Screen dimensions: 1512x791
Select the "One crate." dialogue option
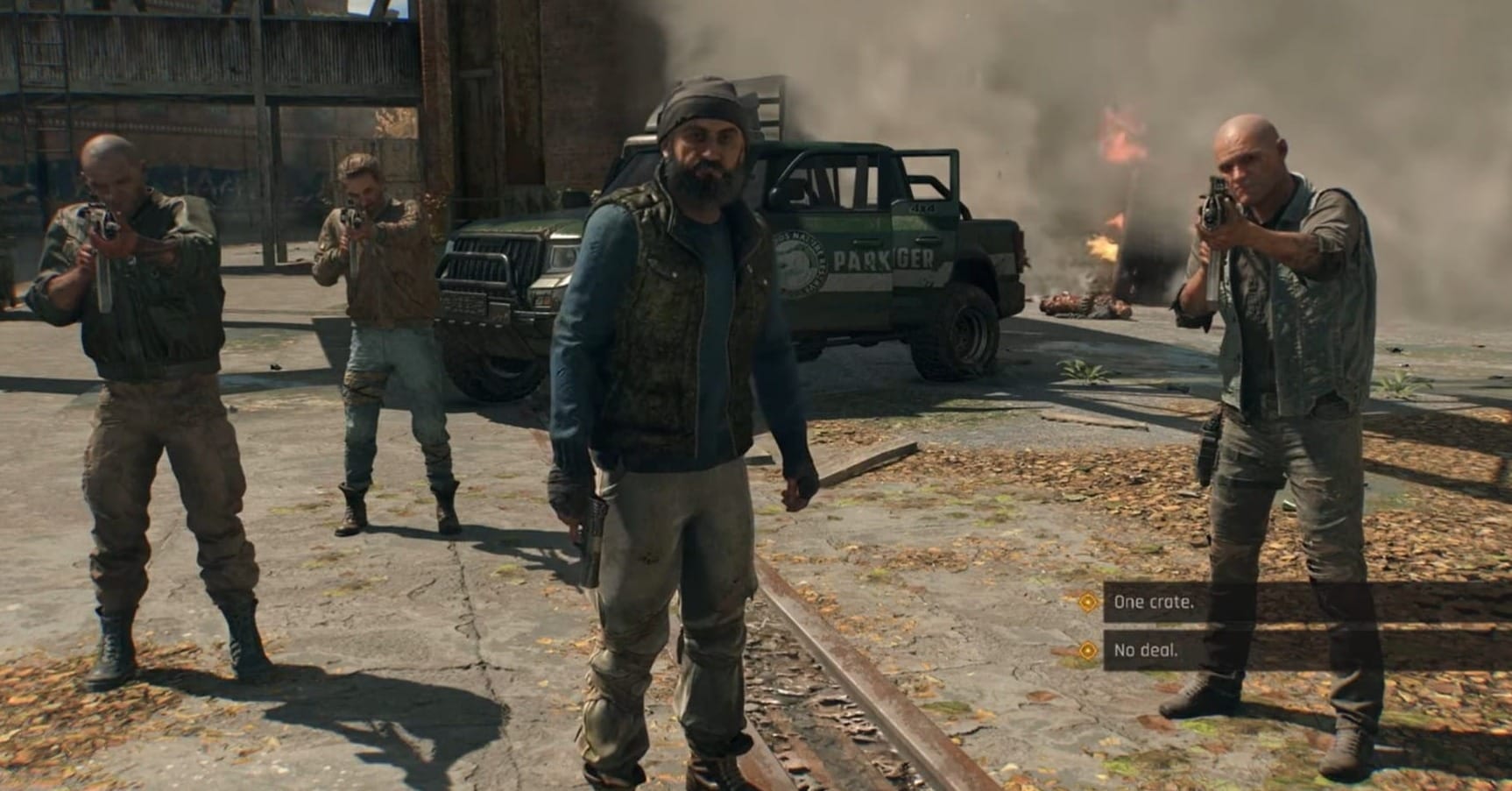[x=1156, y=601]
